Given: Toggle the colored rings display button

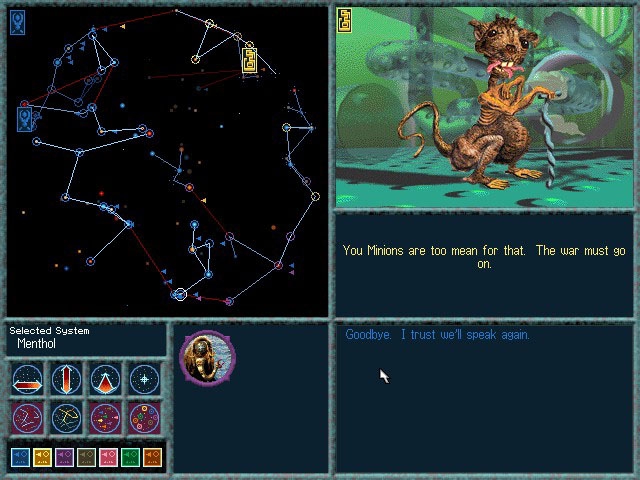Looking at the screenshot, I should click(145, 417).
